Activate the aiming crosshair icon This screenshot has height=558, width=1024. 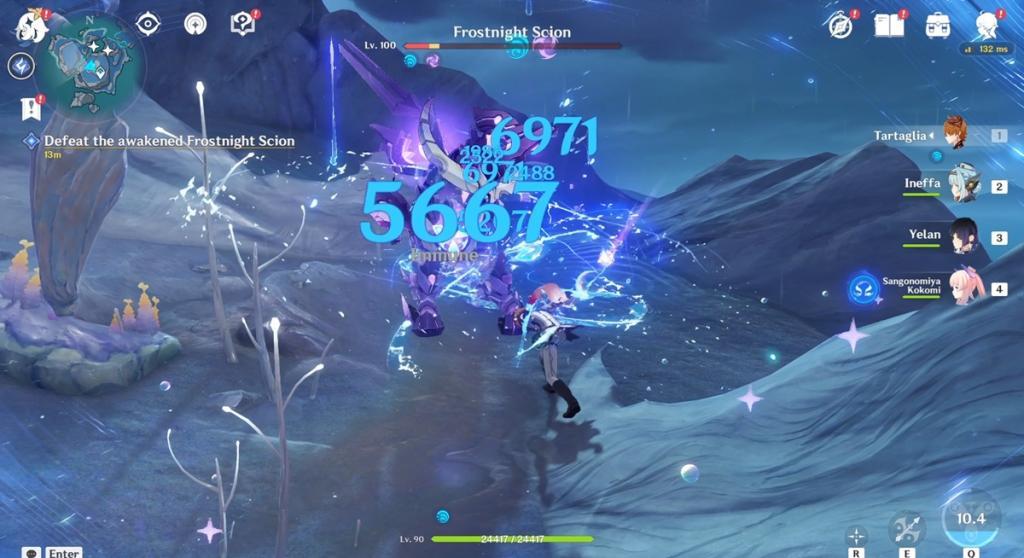pos(856,534)
